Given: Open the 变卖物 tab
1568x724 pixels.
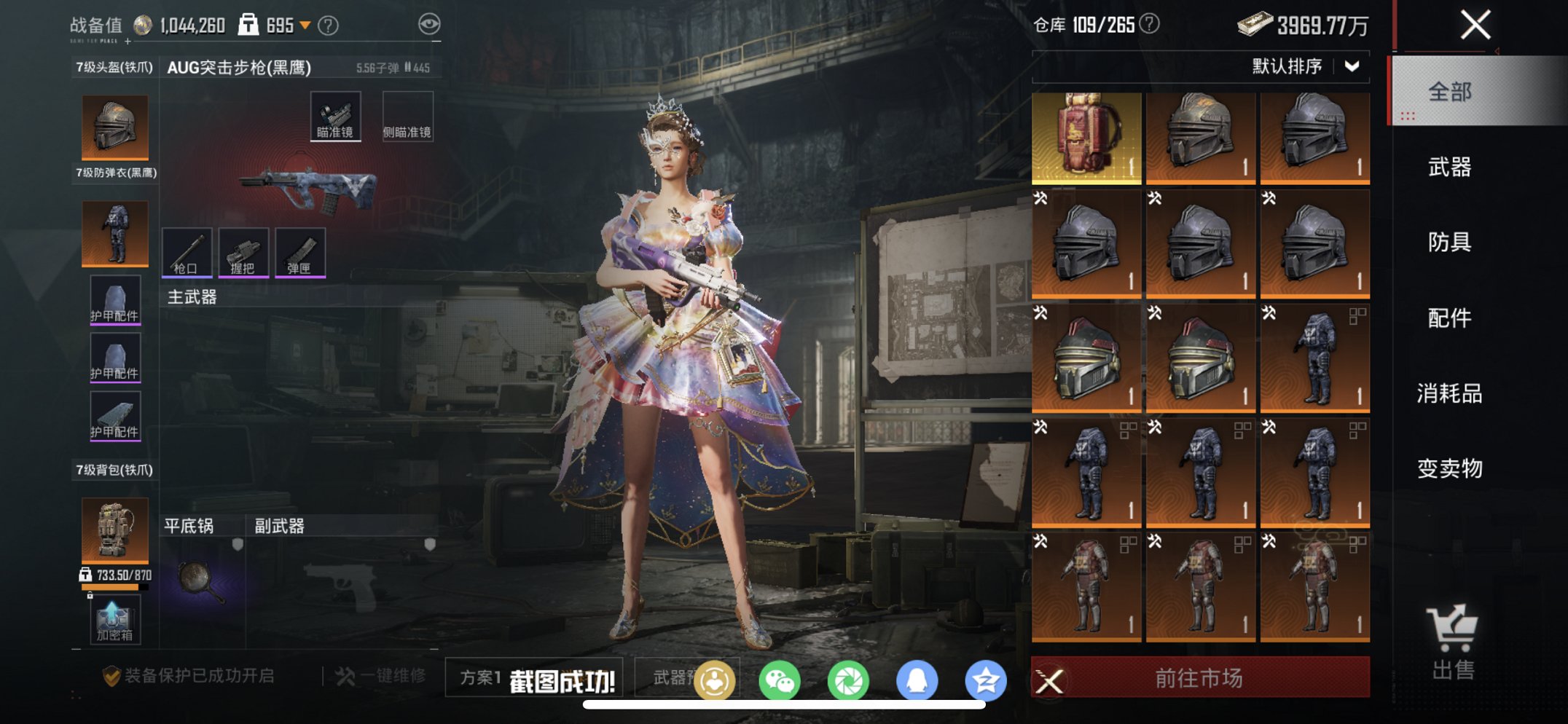Looking at the screenshot, I should tap(1450, 468).
